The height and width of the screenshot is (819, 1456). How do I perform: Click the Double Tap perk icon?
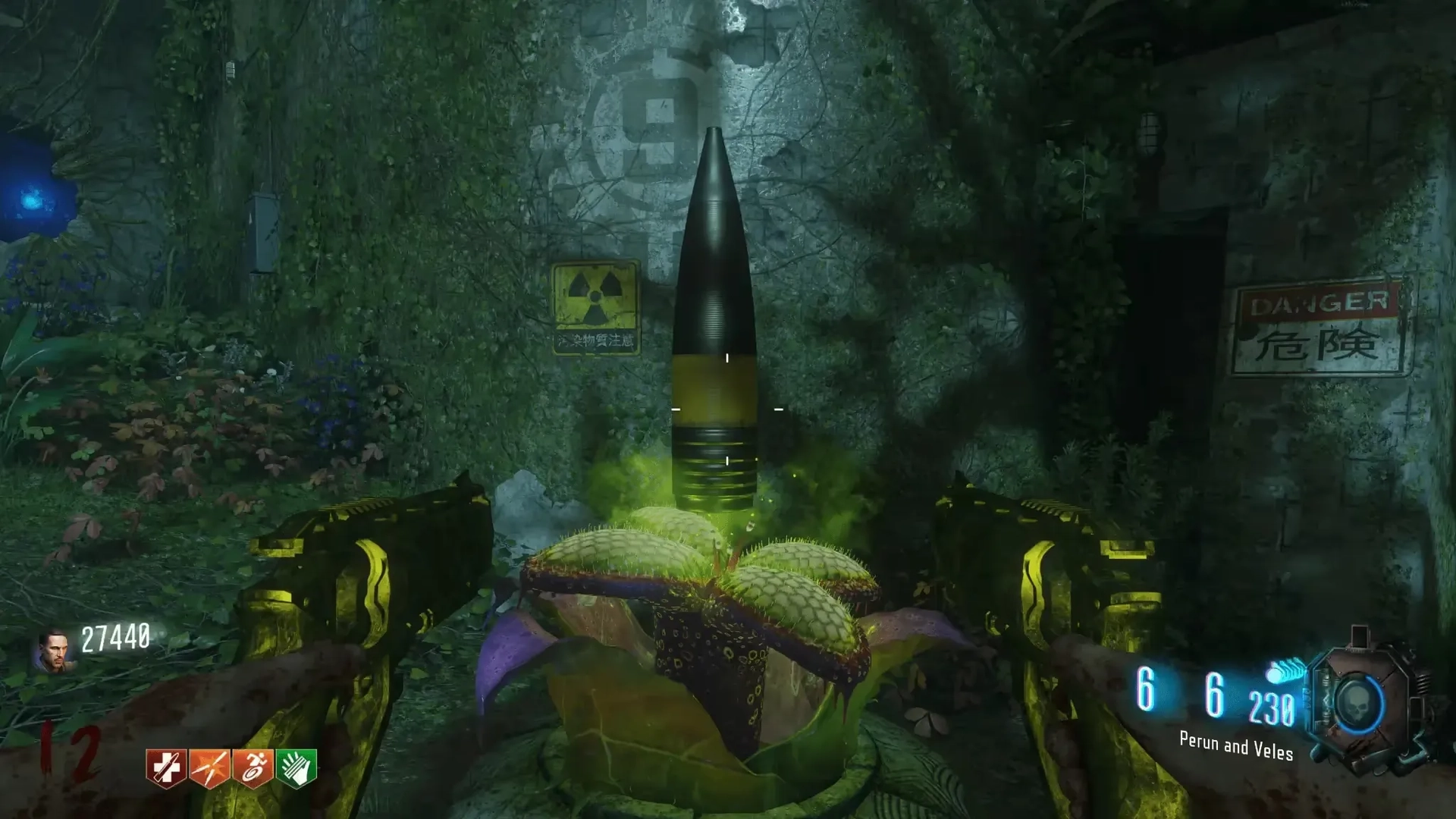(209, 769)
